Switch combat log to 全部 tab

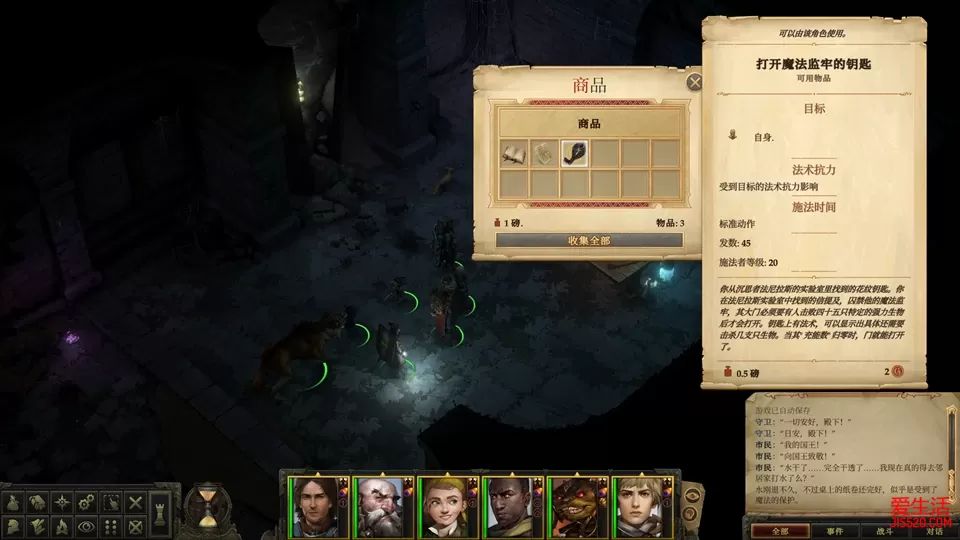click(x=781, y=531)
